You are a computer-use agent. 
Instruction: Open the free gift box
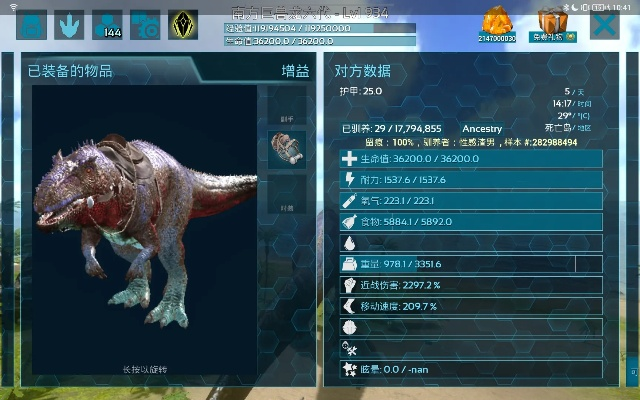(x=552, y=24)
